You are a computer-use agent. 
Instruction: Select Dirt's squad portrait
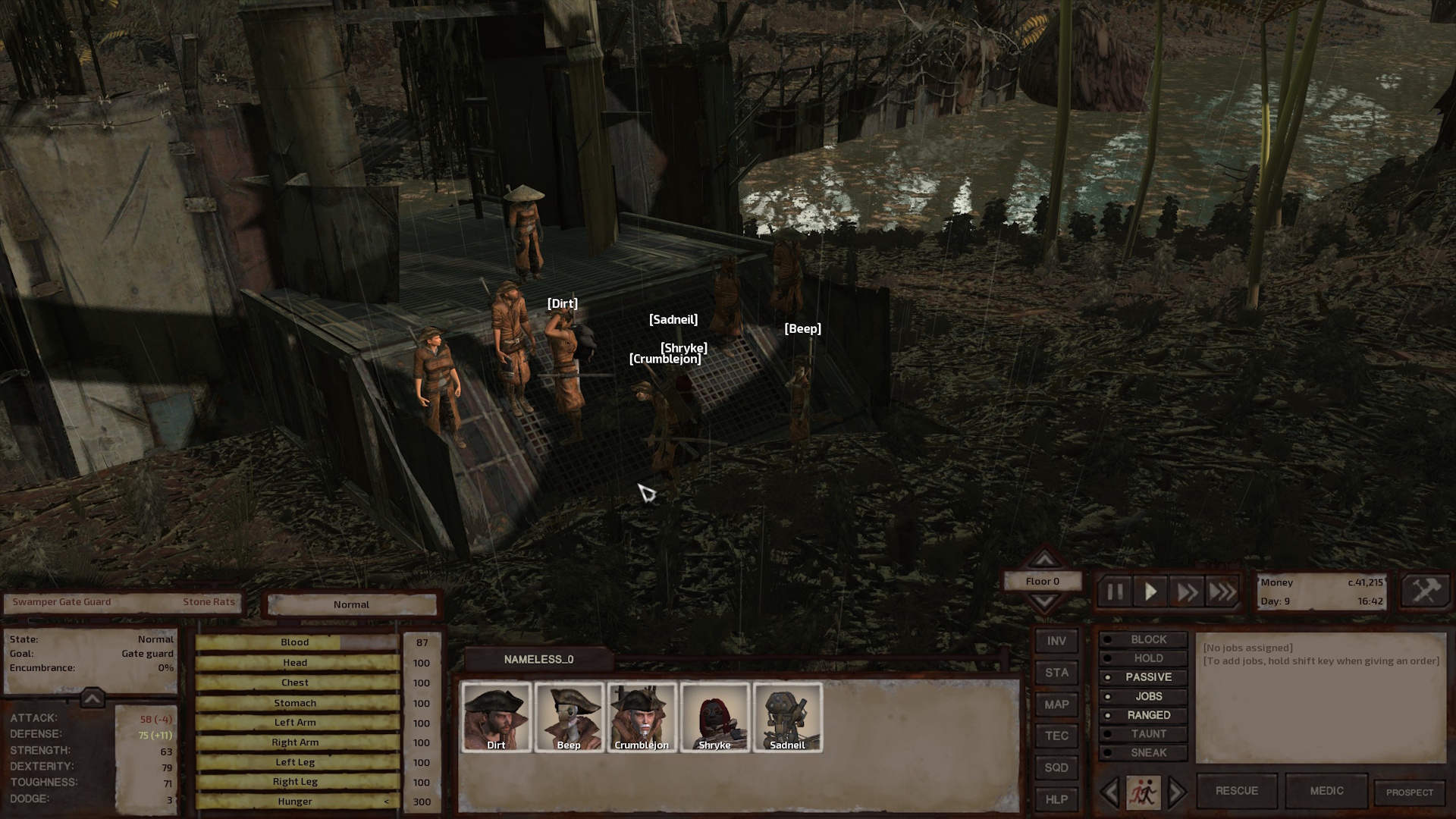pyautogui.click(x=496, y=717)
